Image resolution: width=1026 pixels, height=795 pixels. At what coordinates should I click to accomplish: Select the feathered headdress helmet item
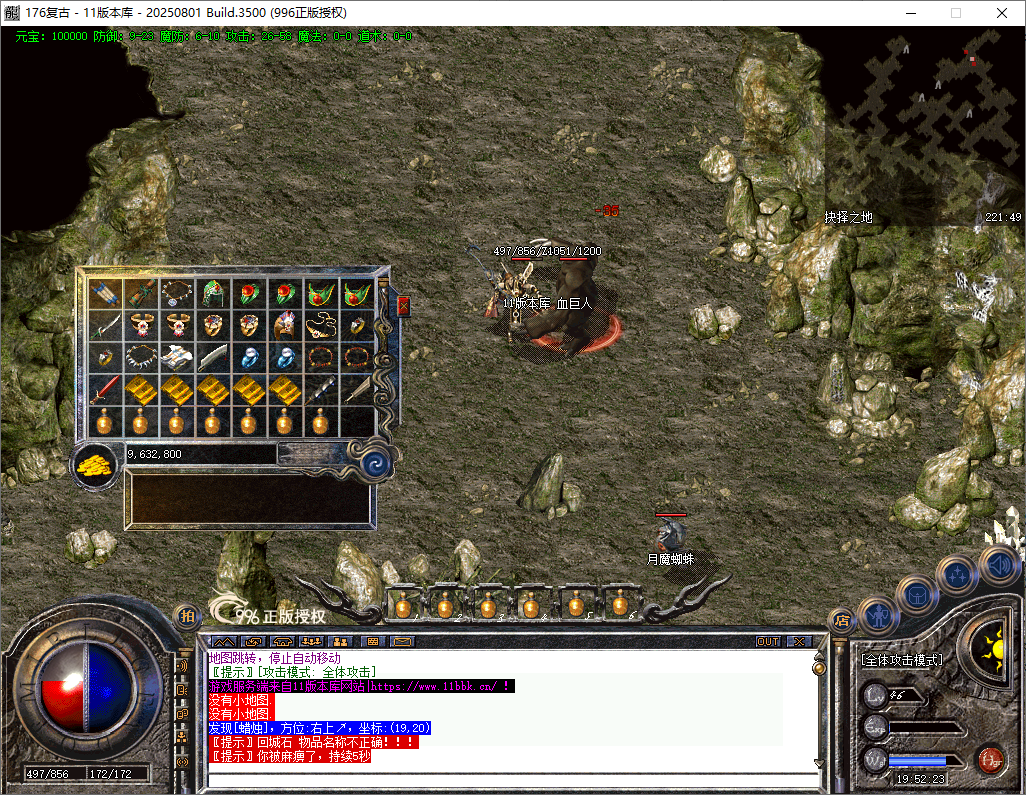(x=284, y=325)
